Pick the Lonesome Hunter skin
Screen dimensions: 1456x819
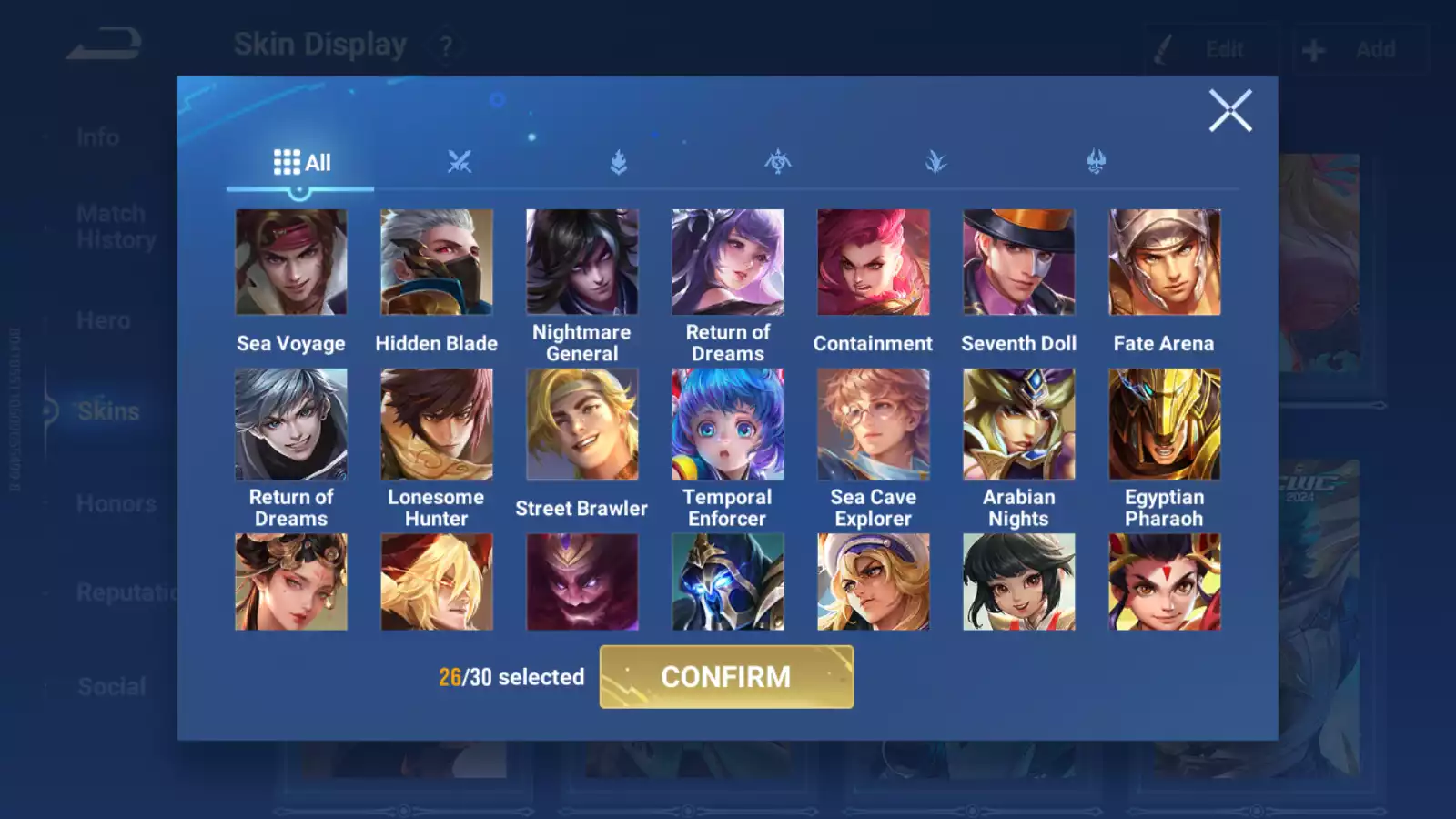(437, 424)
